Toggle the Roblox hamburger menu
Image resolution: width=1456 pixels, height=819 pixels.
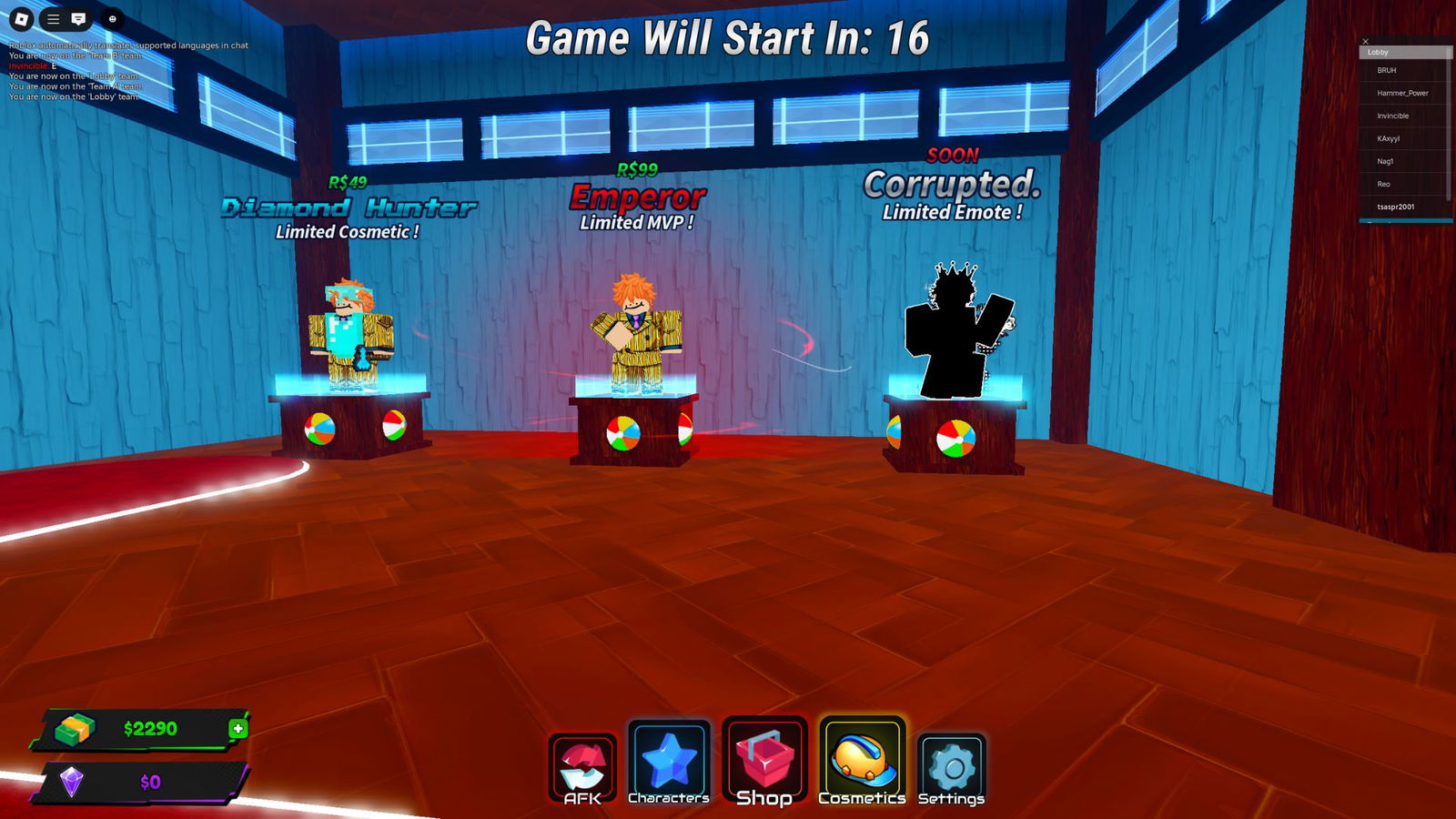coord(53,18)
